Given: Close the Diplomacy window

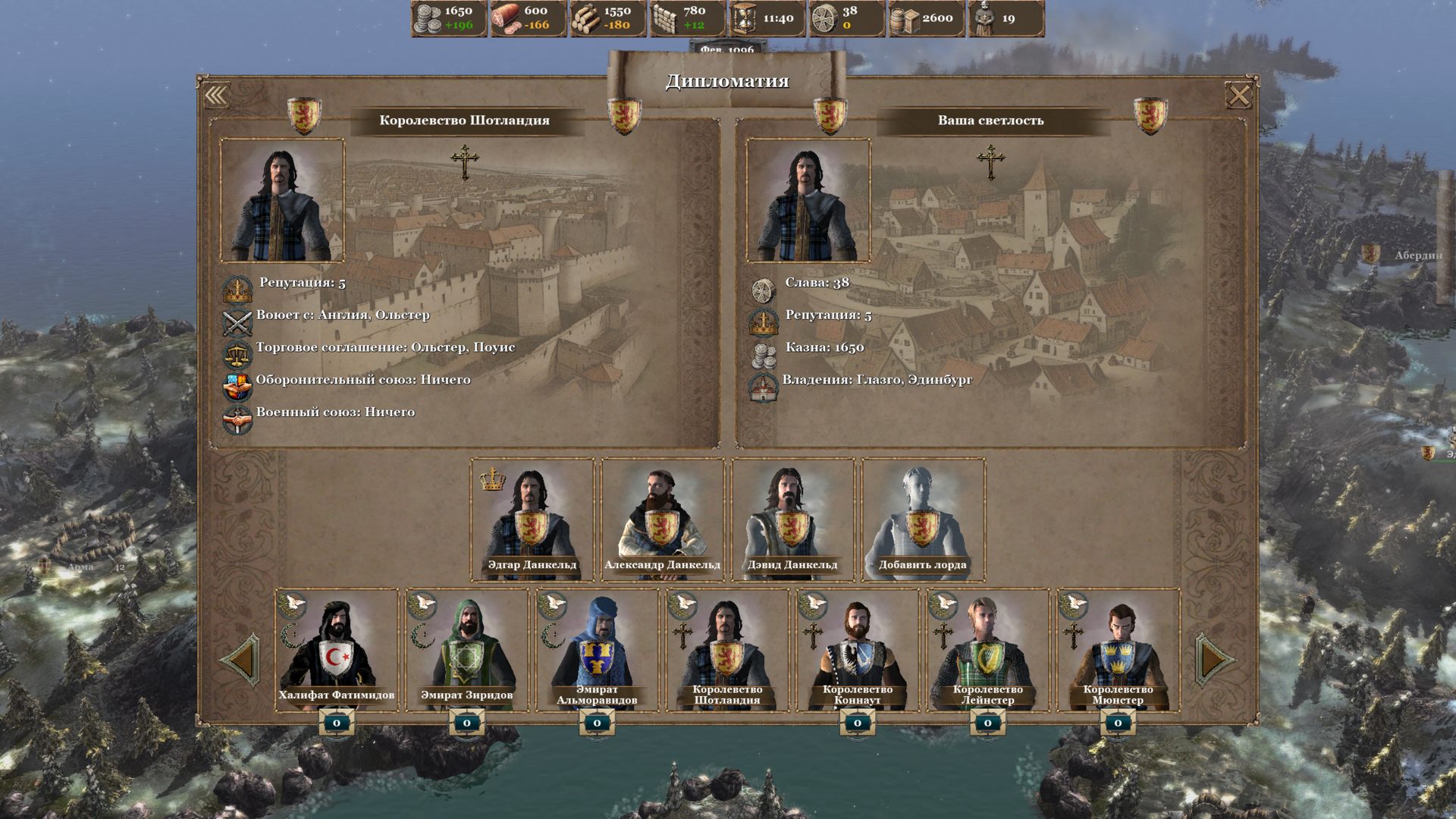Looking at the screenshot, I should coord(1239,96).
